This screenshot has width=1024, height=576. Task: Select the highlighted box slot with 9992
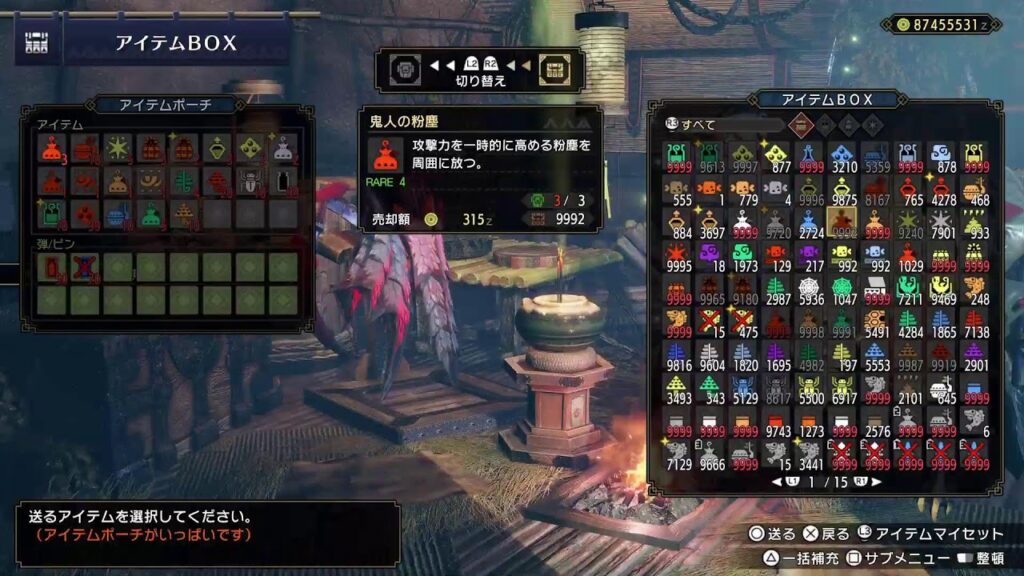click(843, 224)
